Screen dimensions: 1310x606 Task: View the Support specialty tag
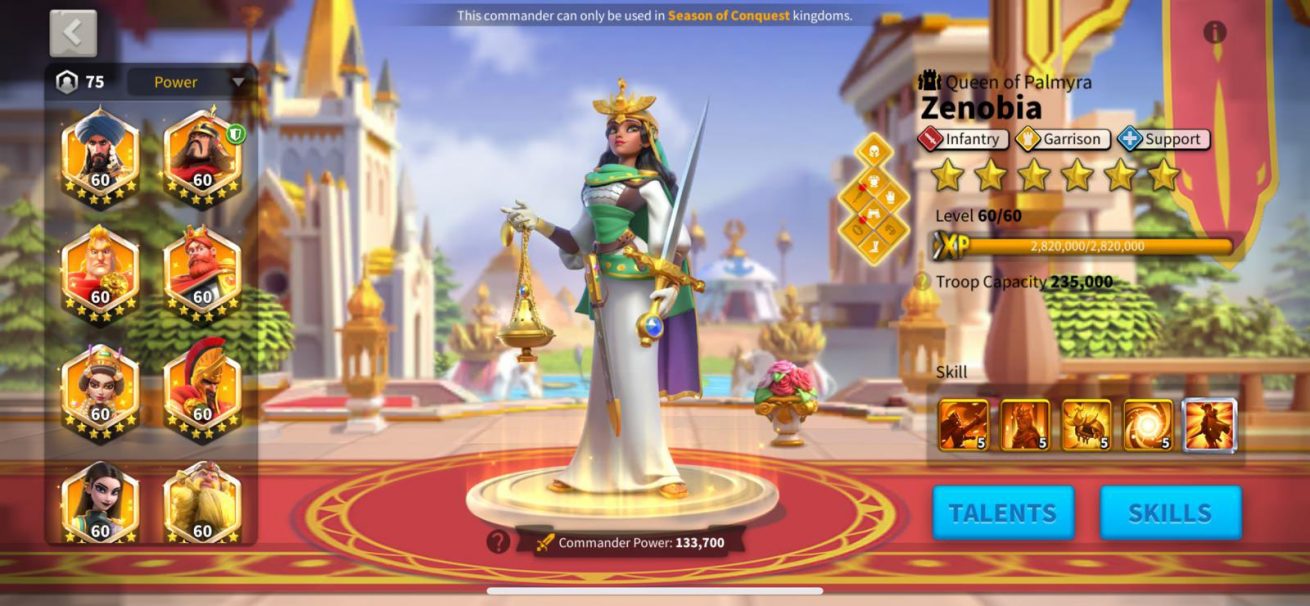pyautogui.click(x=1163, y=140)
